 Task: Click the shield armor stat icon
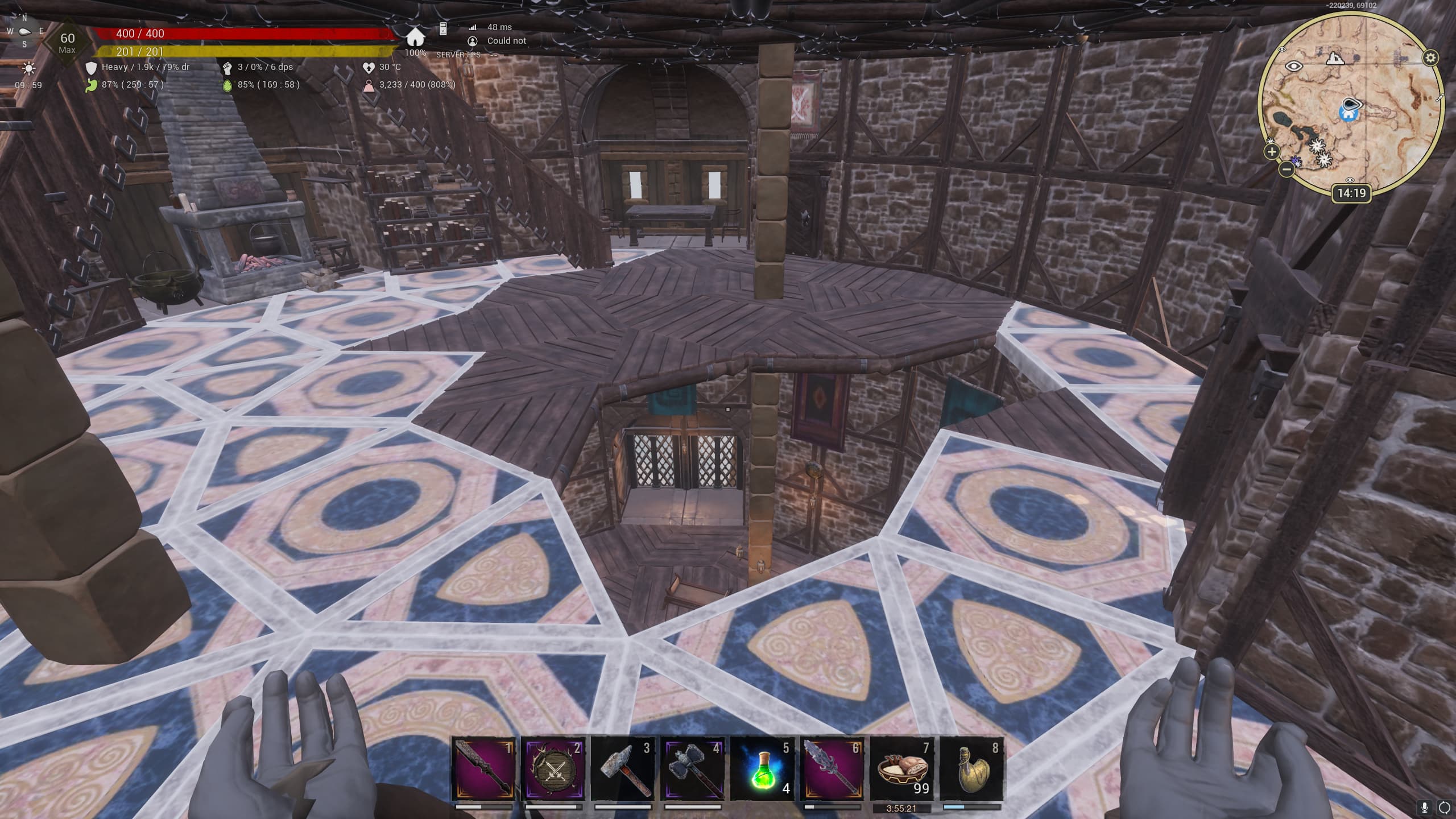92,68
